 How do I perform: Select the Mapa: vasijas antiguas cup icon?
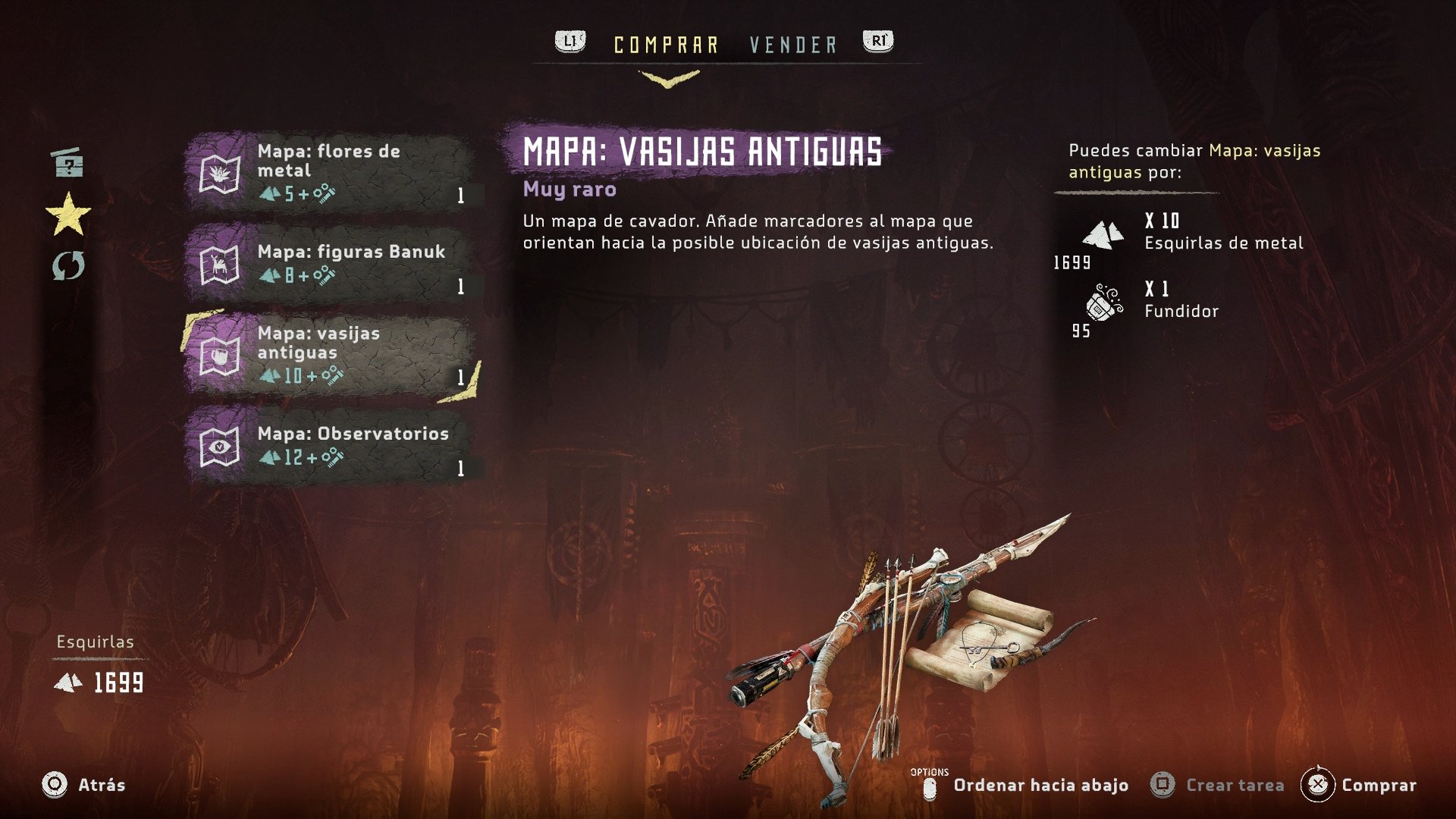click(220, 353)
